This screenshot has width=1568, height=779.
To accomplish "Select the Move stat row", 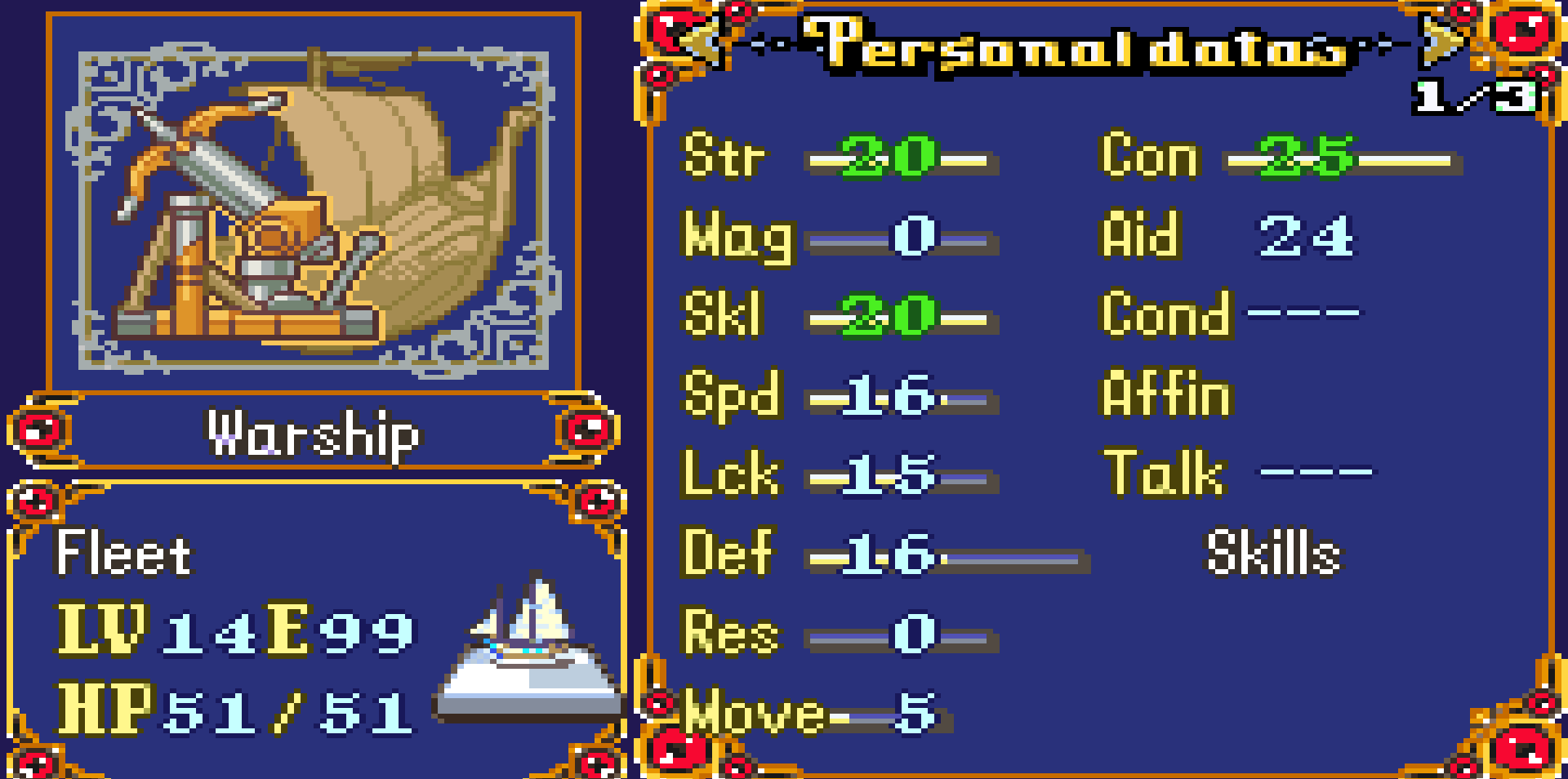I will tap(817, 714).
